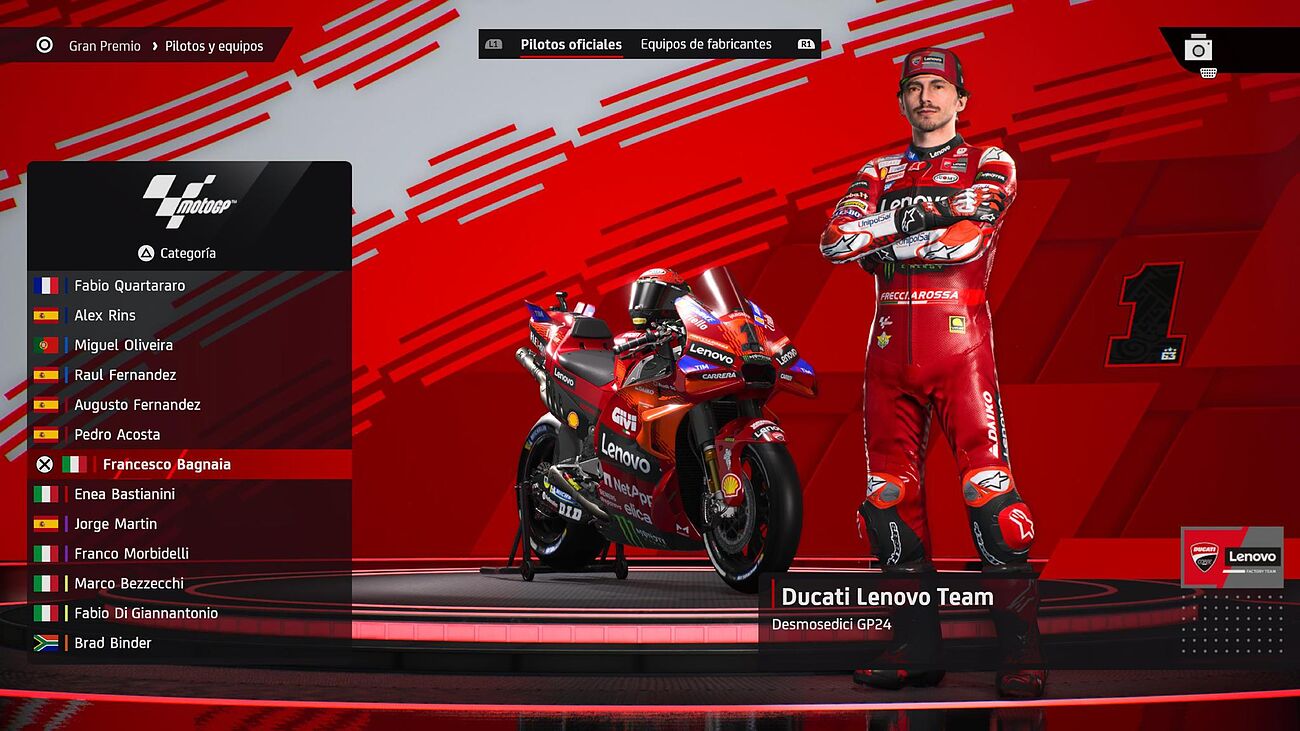
Task: Select Pedro Acosta
Action: (x=117, y=435)
